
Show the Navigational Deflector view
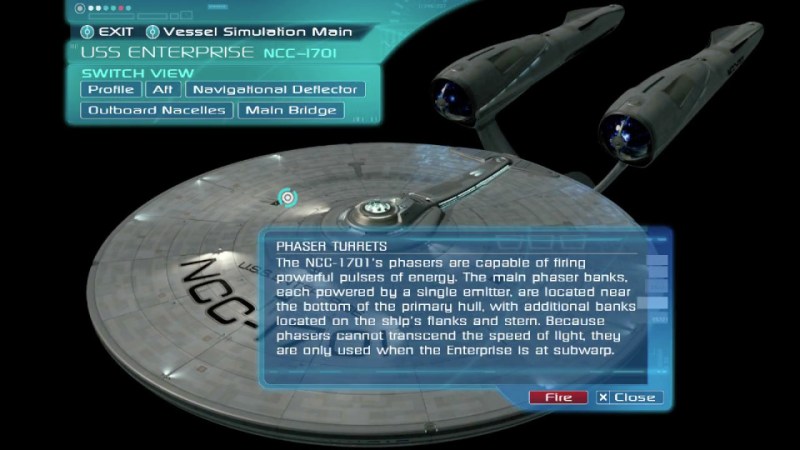(274, 89)
